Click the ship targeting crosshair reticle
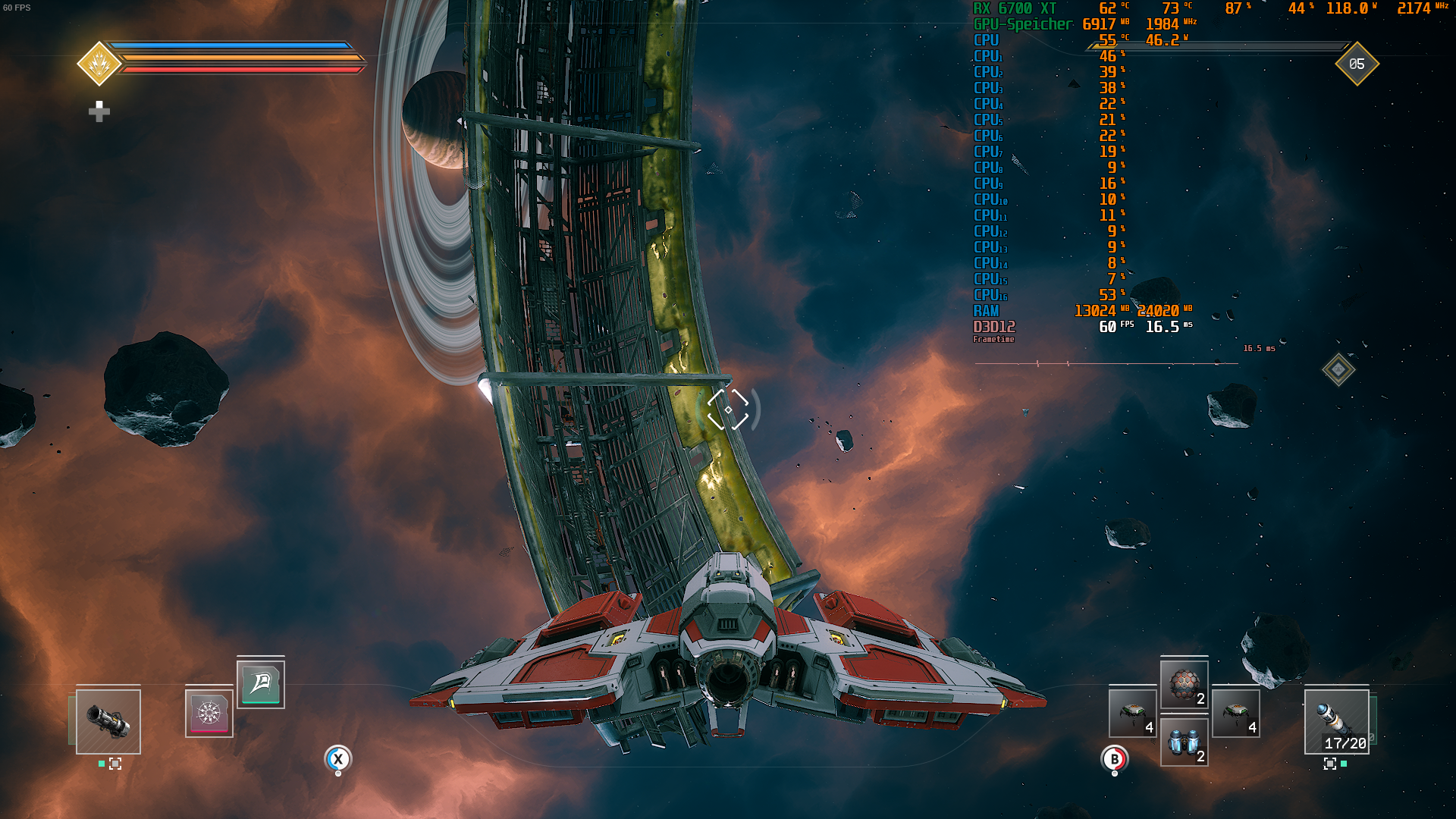This screenshot has width=1456, height=819. (728, 409)
